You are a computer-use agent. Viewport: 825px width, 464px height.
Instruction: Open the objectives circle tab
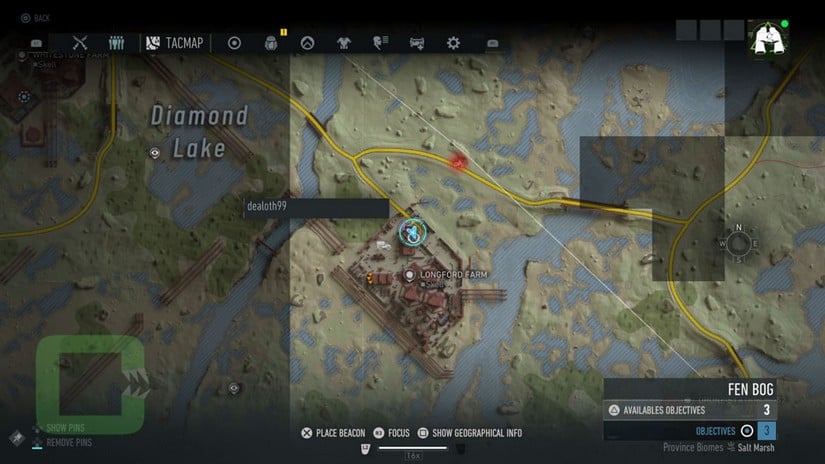pyautogui.click(x=234, y=43)
